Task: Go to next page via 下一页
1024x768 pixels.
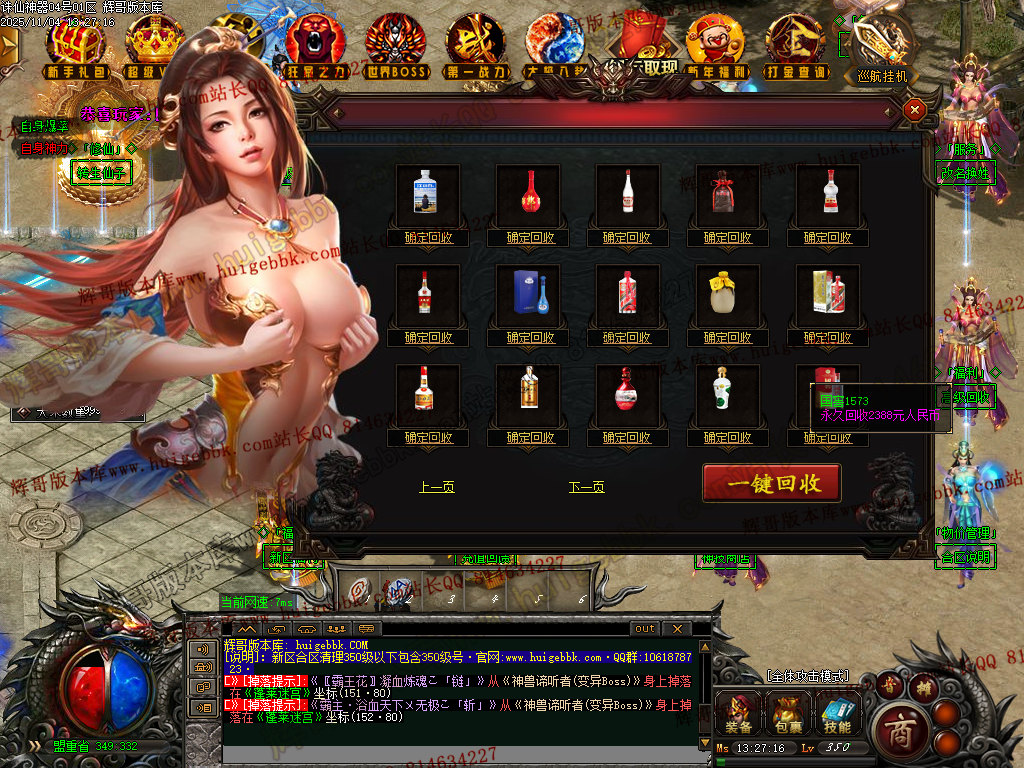Action: point(586,487)
